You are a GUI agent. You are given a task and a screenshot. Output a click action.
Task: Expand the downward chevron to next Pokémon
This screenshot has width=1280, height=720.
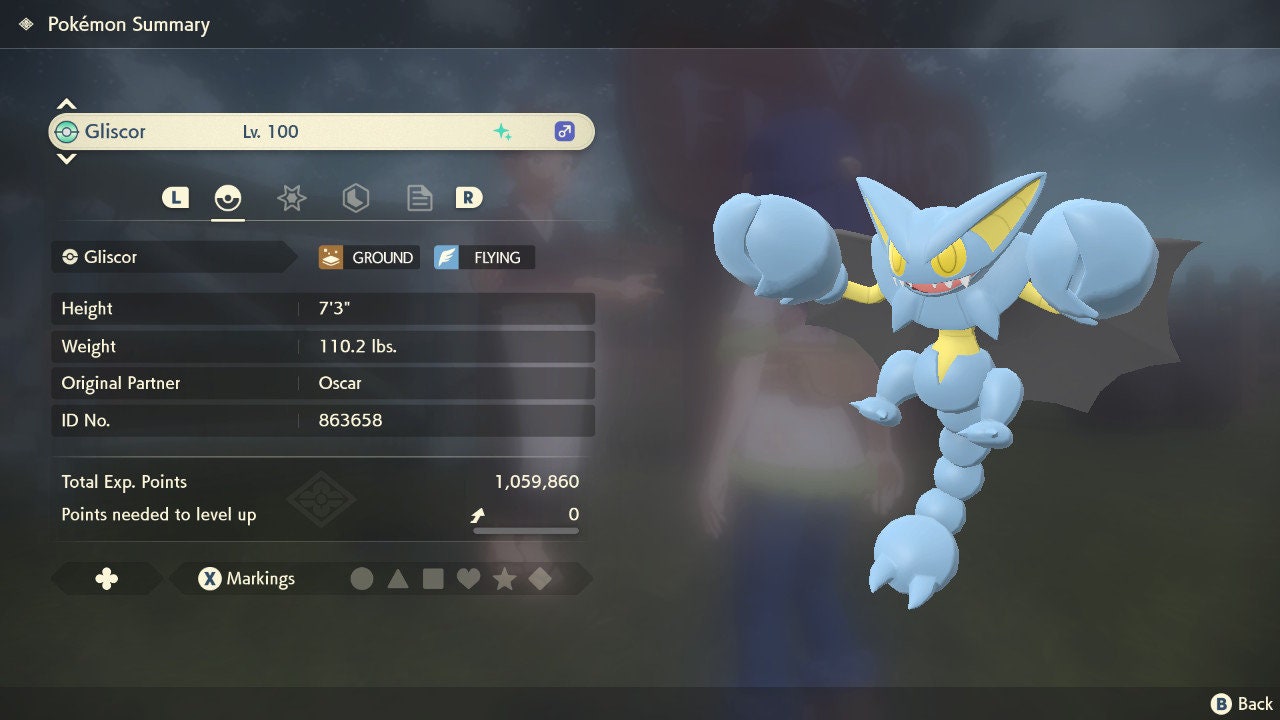click(66, 160)
